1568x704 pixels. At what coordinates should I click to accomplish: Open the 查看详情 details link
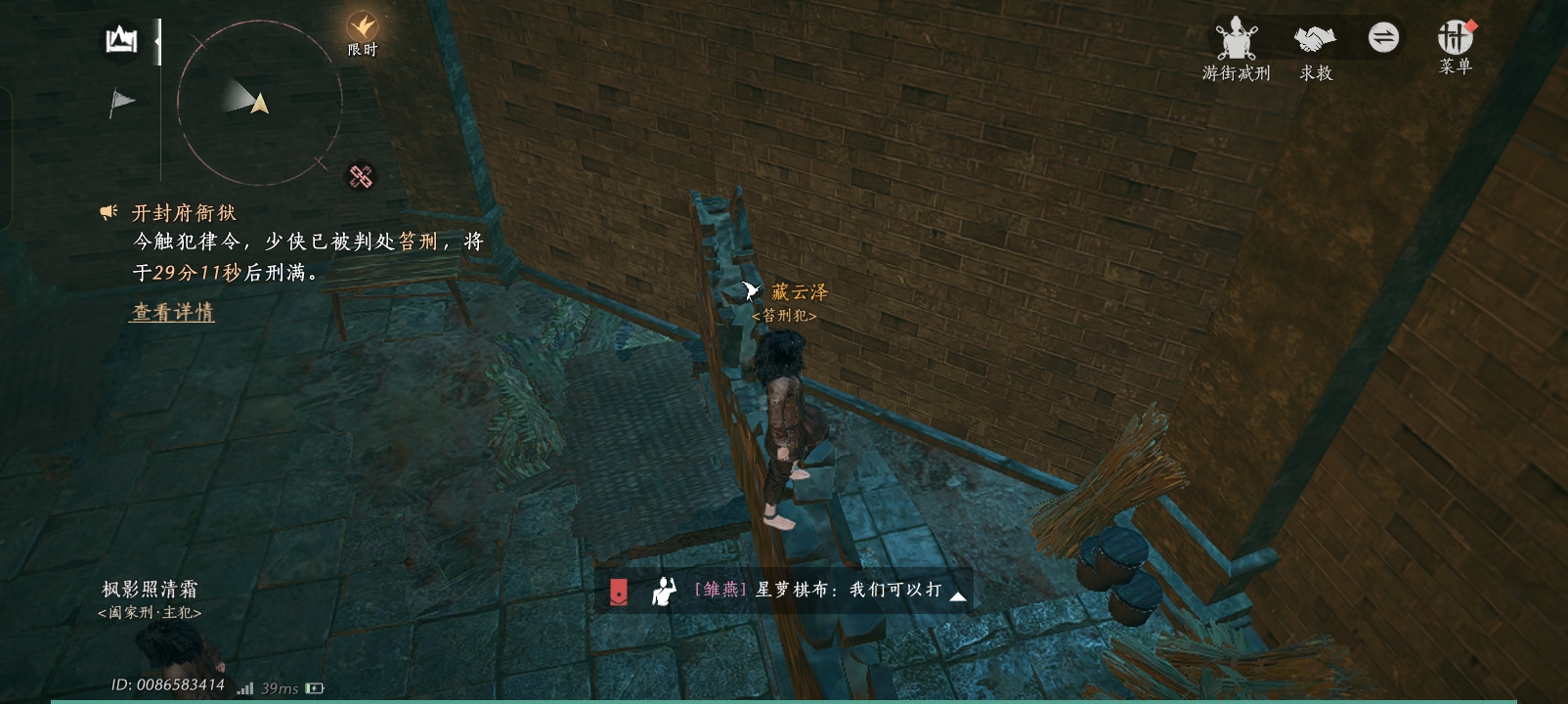[x=172, y=313]
